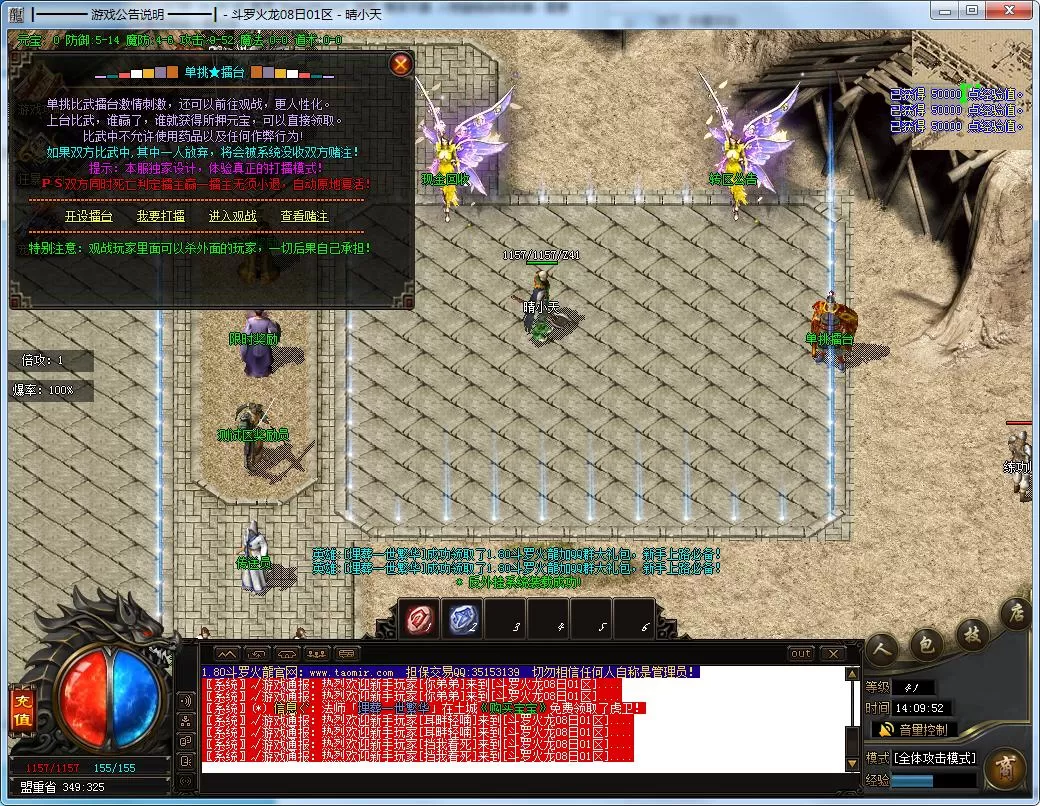The width and height of the screenshot is (1040, 806).
Task: Open the 音量控制 volume control
Action: [912, 730]
